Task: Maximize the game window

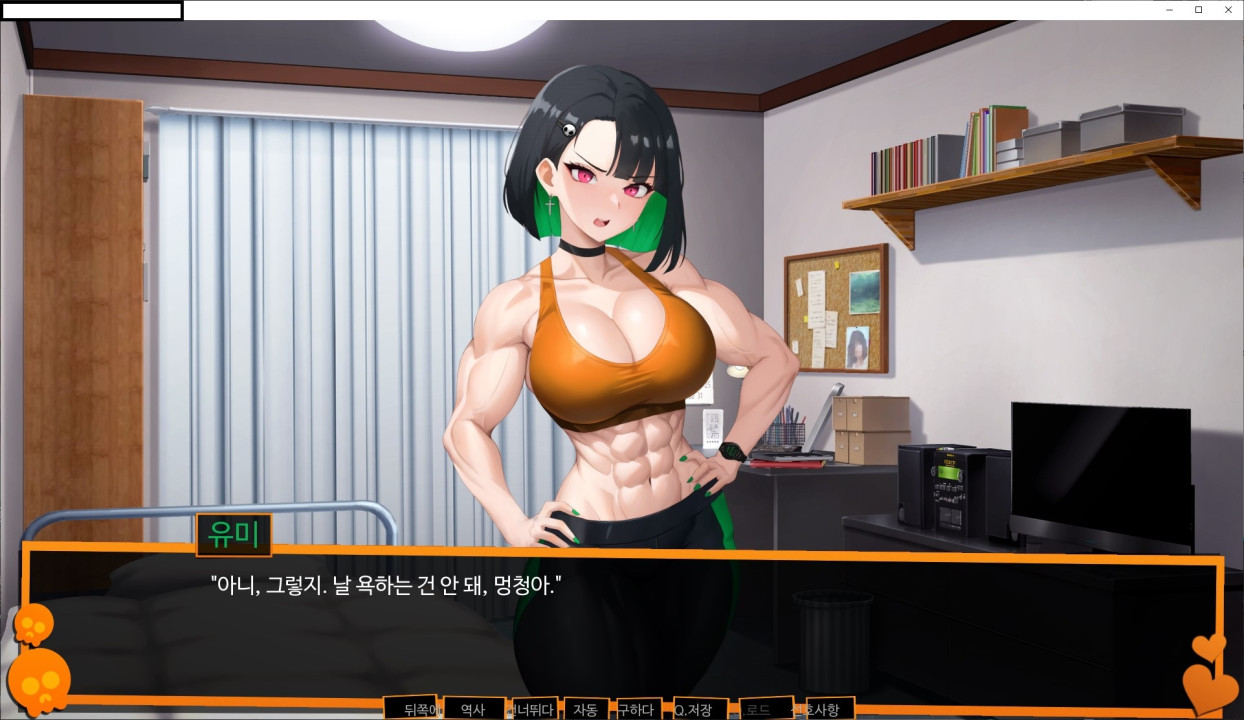Action: pyautogui.click(x=1199, y=9)
